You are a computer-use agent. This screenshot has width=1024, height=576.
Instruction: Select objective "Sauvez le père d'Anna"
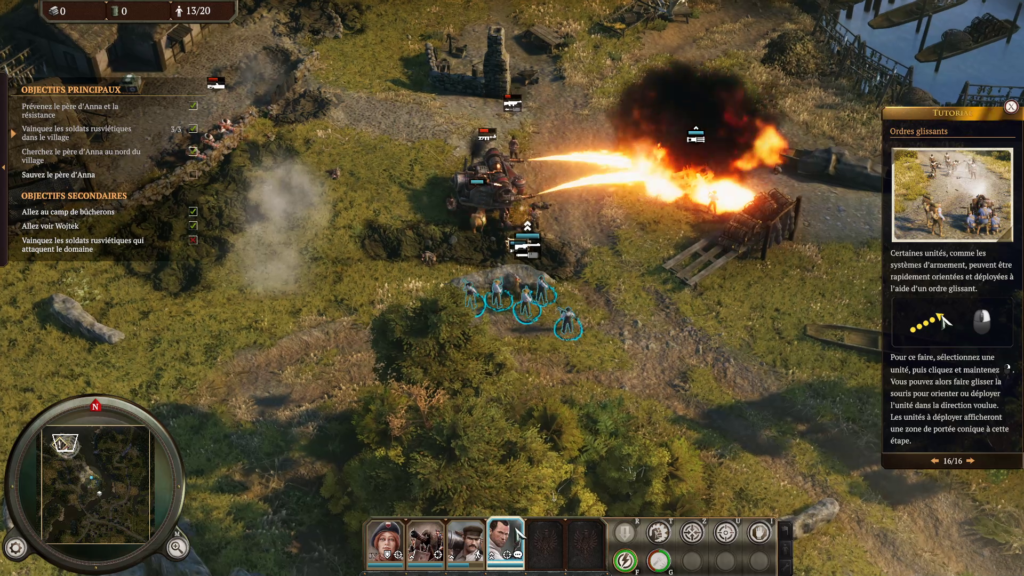58,175
